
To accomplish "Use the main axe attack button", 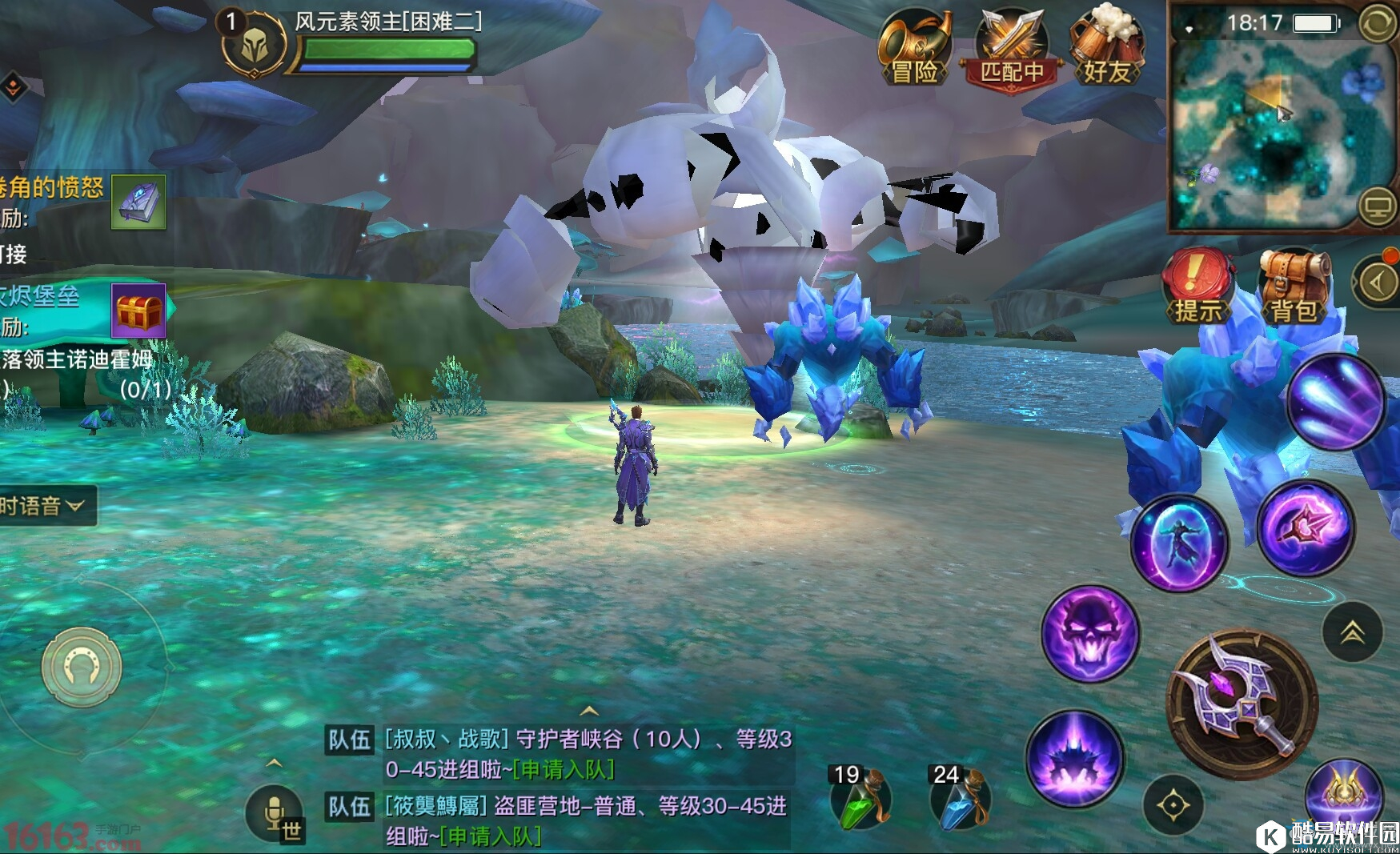I will pos(1241,704).
